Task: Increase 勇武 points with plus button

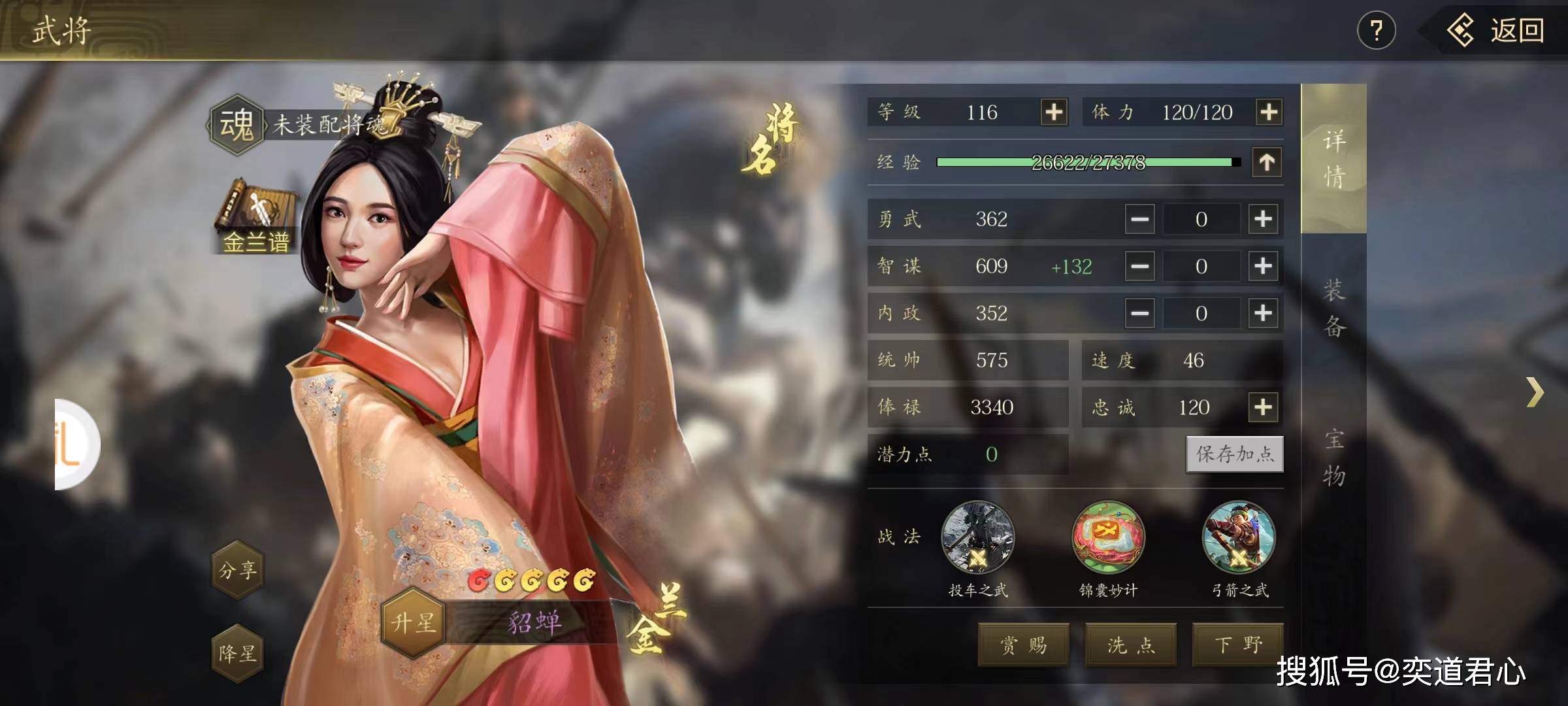Action: pos(1263,219)
